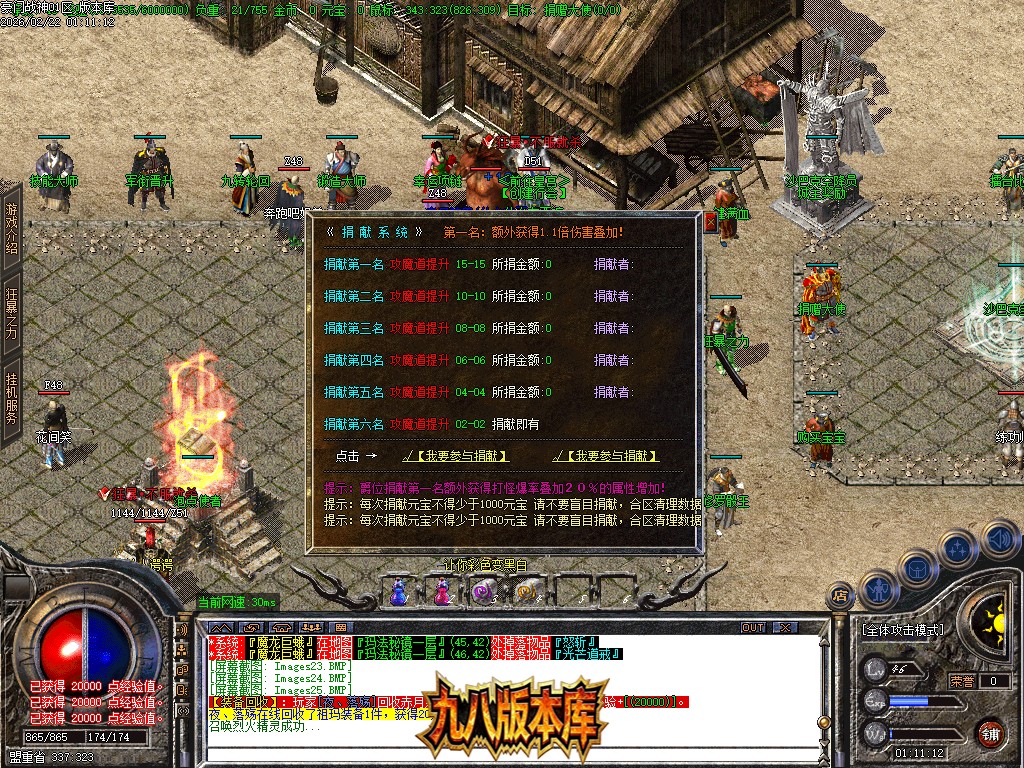Close the chat panel with the X
Screen dimensions: 1024x768
coord(785,628)
